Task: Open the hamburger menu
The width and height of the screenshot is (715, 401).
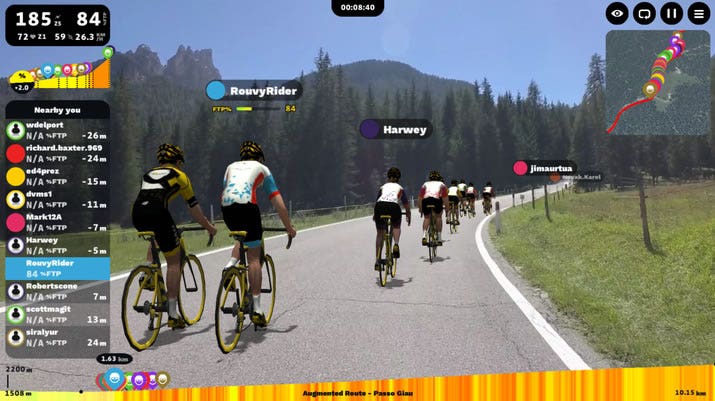Action: pyautogui.click(x=698, y=14)
